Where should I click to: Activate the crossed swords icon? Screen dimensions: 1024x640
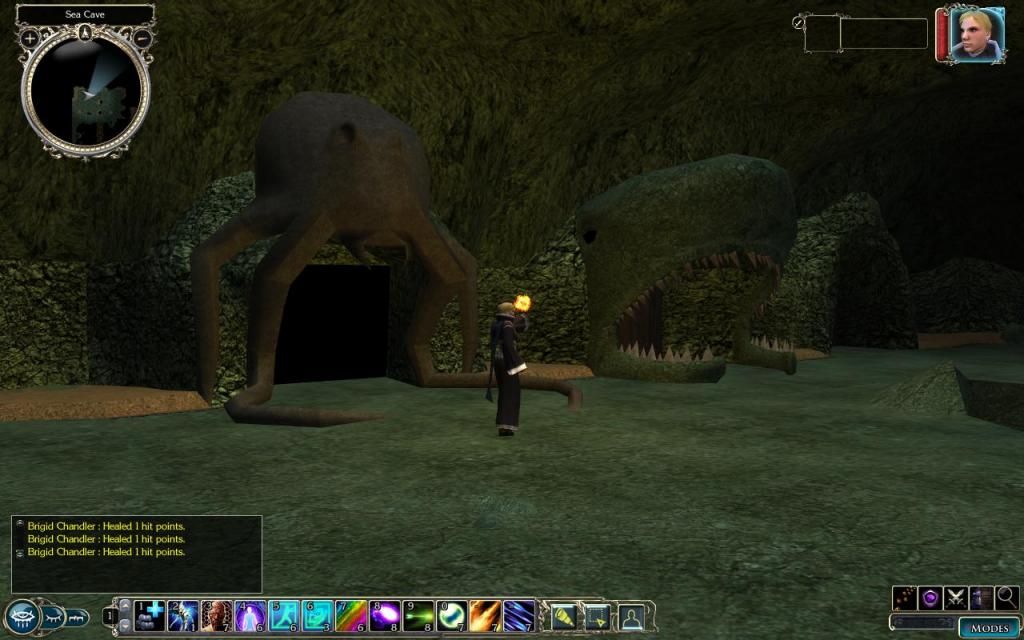pyautogui.click(x=956, y=598)
